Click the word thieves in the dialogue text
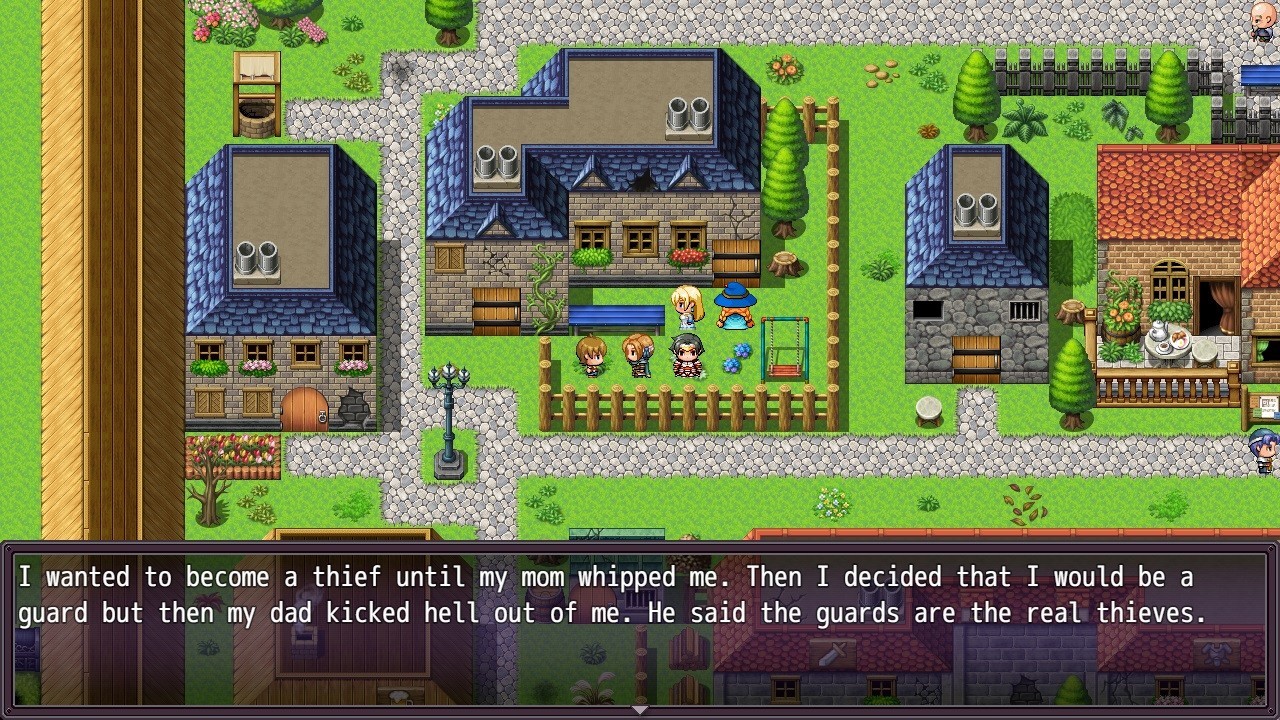 [x=1147, y=613]
